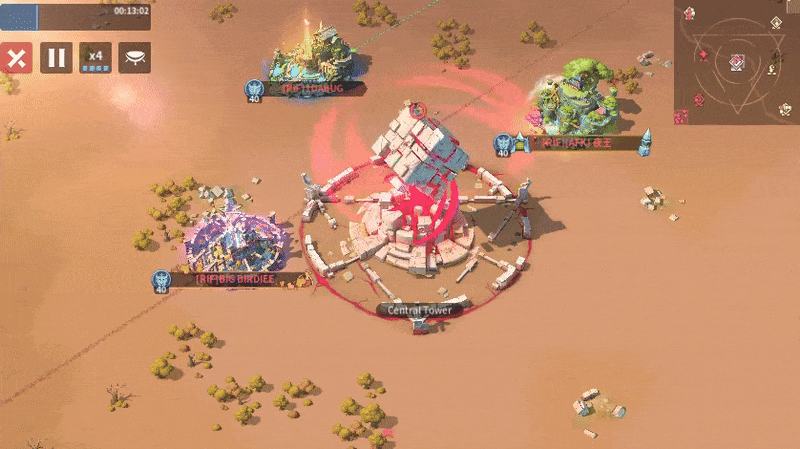Screen dimensions: 800x449
Task: Pause the battle replay
Action: (56, 57)
